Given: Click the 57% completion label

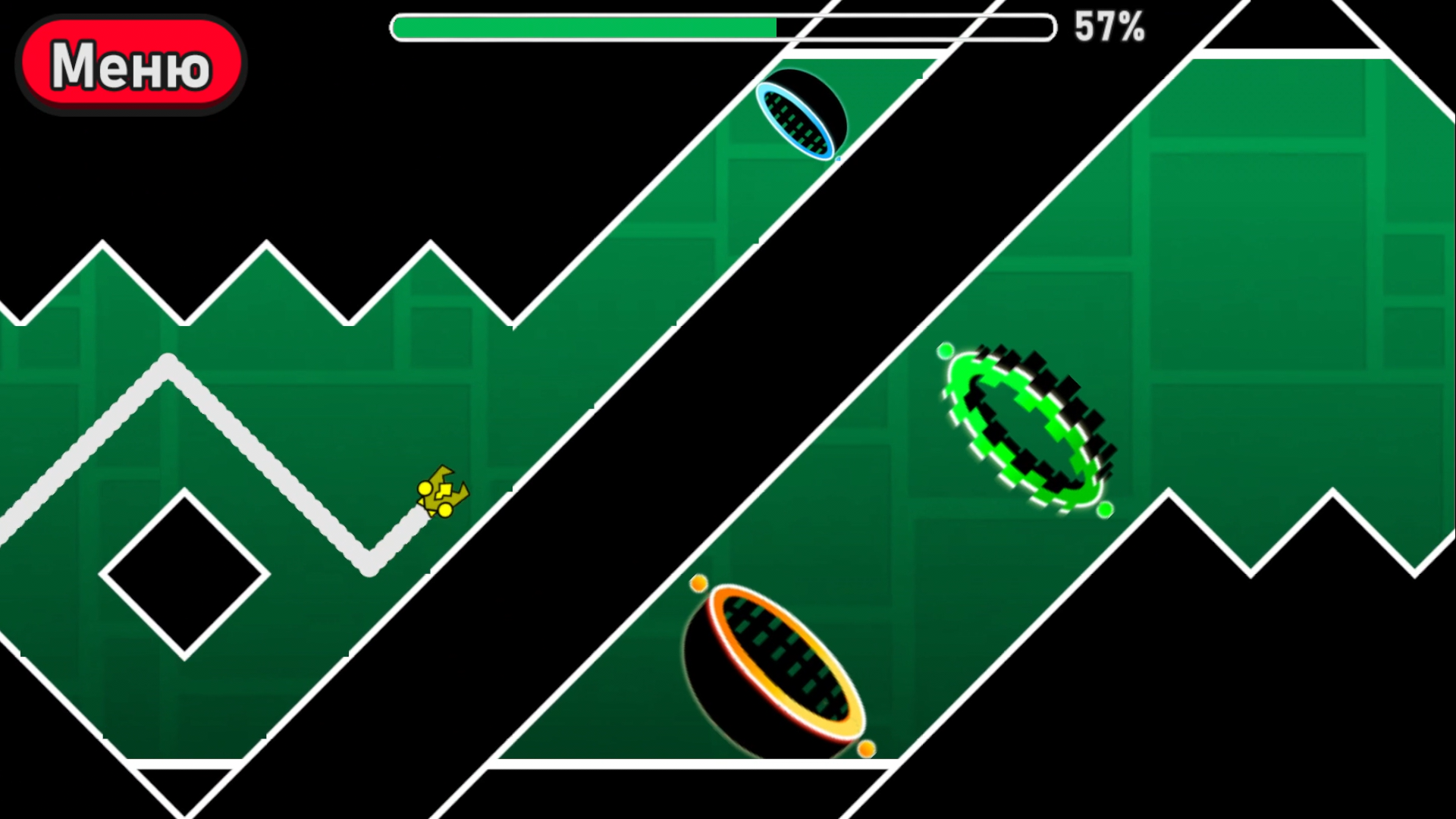Looking at the screenshot, I should 1108,27.
